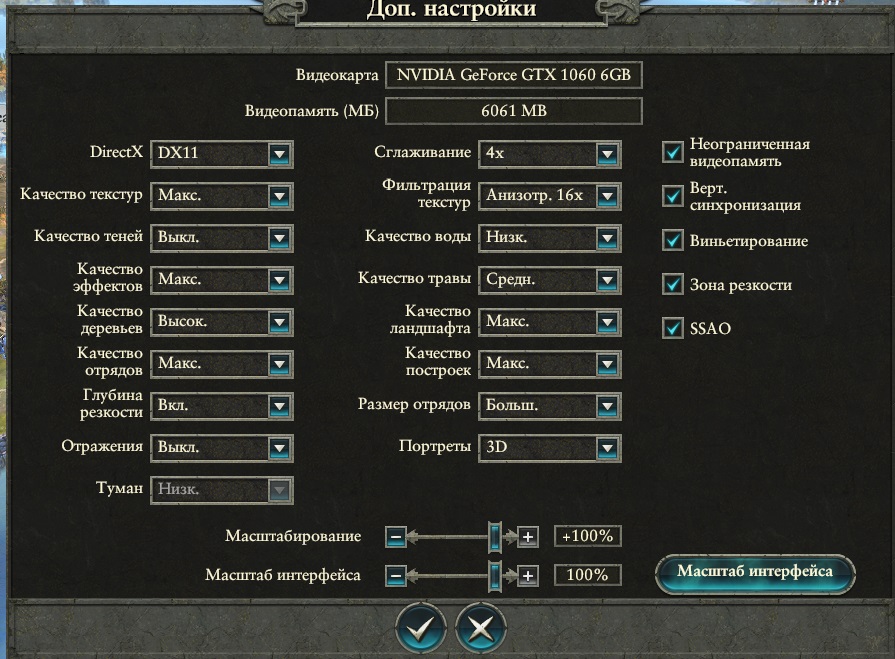
Task: Confirm settings with the checkmark button
Action: [421, 628]
